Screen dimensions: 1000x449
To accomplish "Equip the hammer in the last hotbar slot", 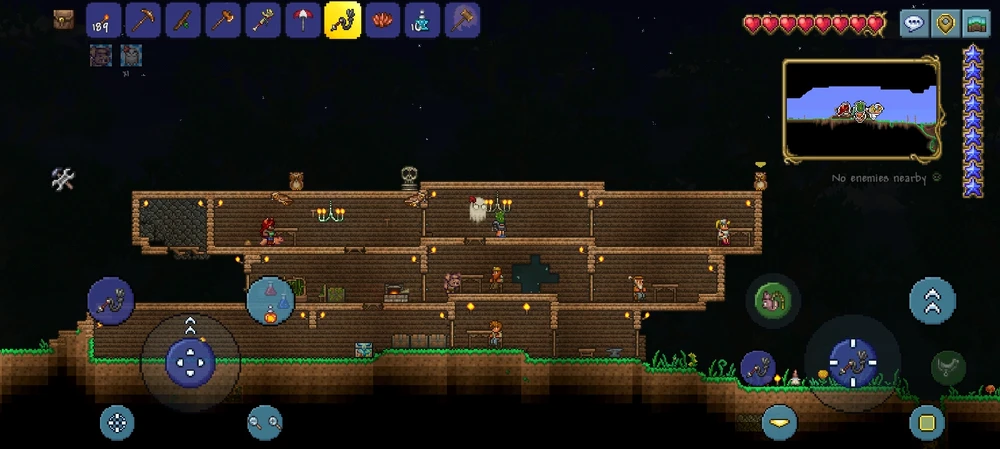I will [463, 19].
